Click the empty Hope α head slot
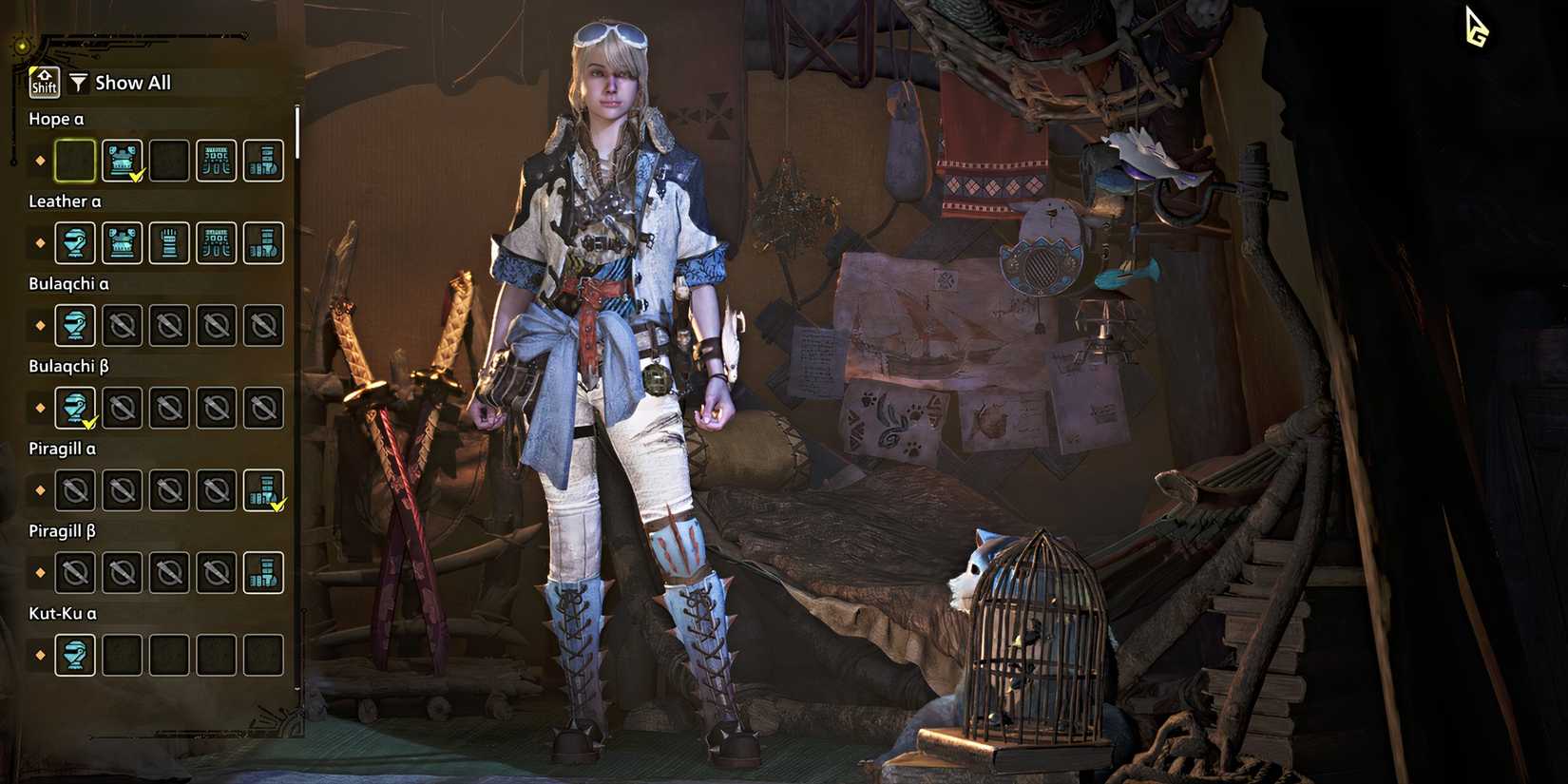Screen dimensions: 1568x784 pyautogui.click(x=74, y=161)
